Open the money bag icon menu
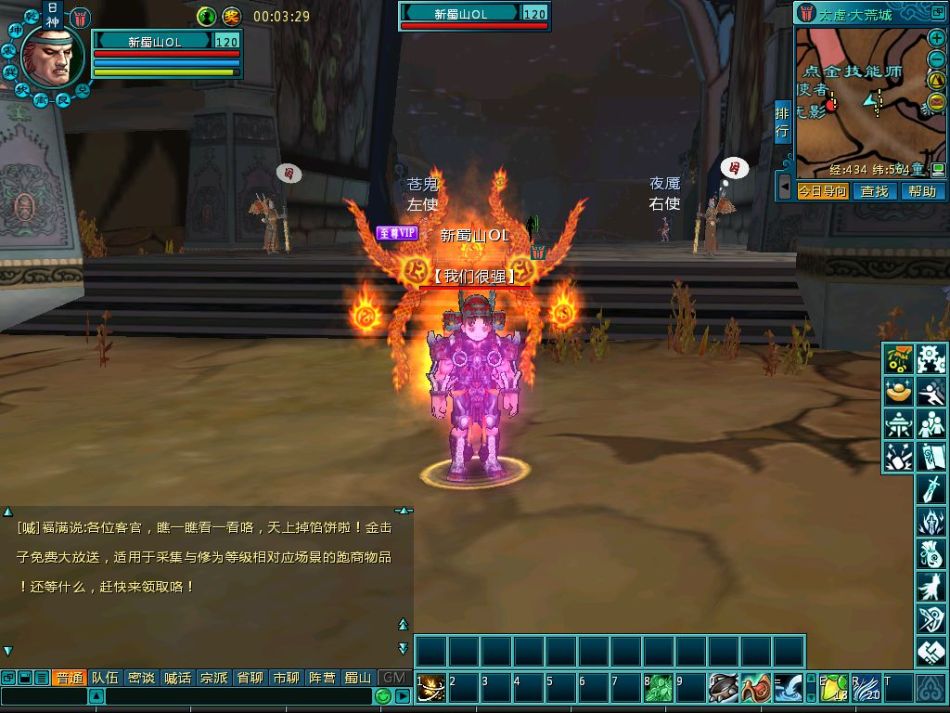Image resolution: width=950 pixels, height=713 pixels. point(931,554)
